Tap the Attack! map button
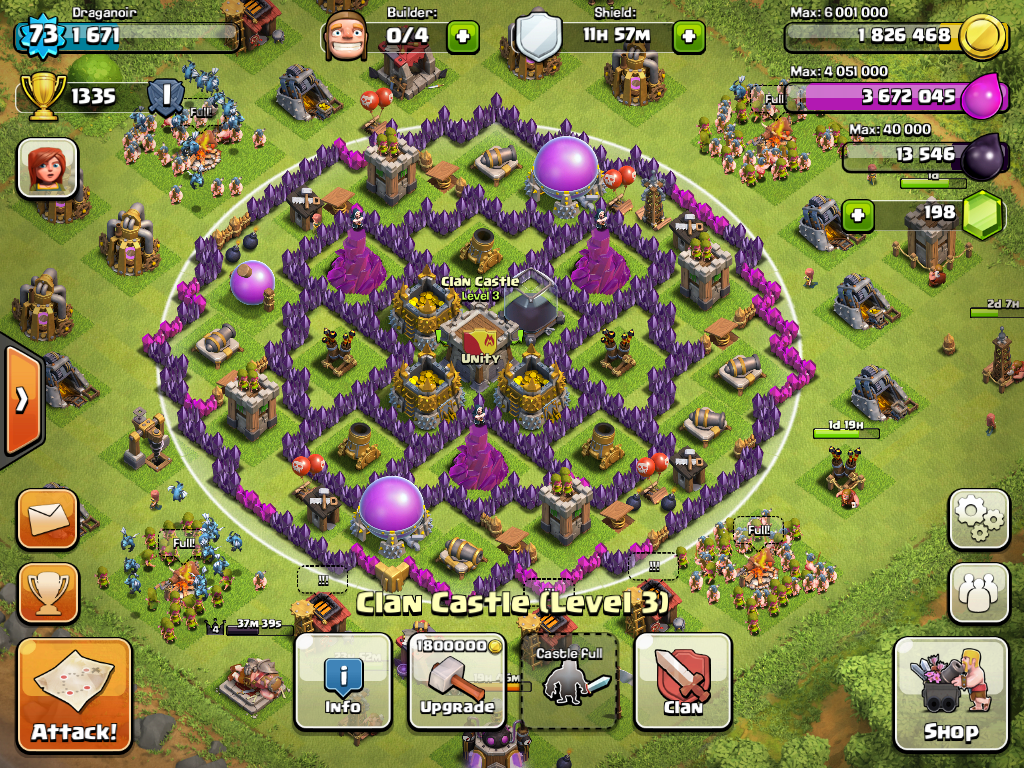This screenshot has height=768, width=1024. 74,695
